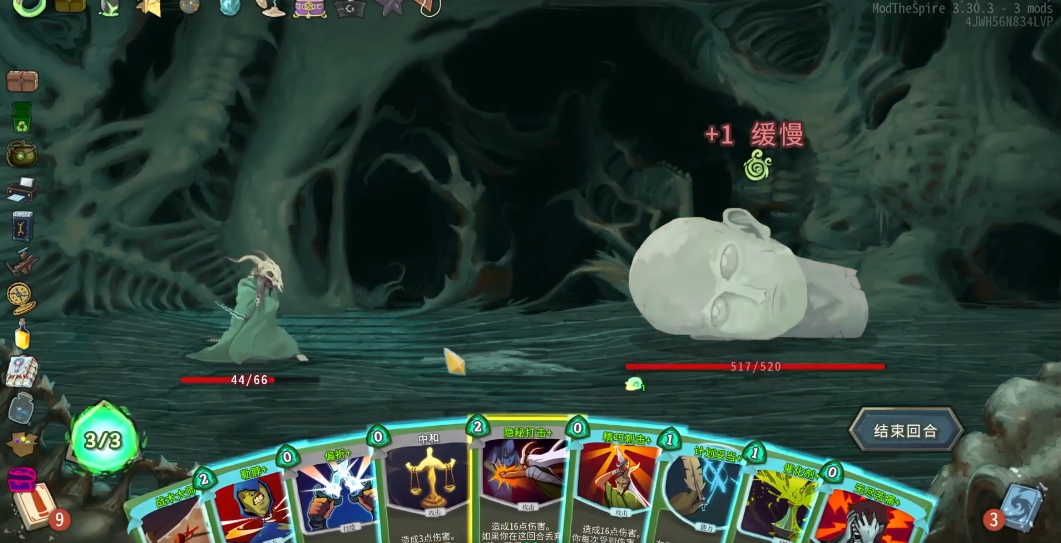
Task: Inspect the cardboard box relic
Action: click(x=21, y=441)
